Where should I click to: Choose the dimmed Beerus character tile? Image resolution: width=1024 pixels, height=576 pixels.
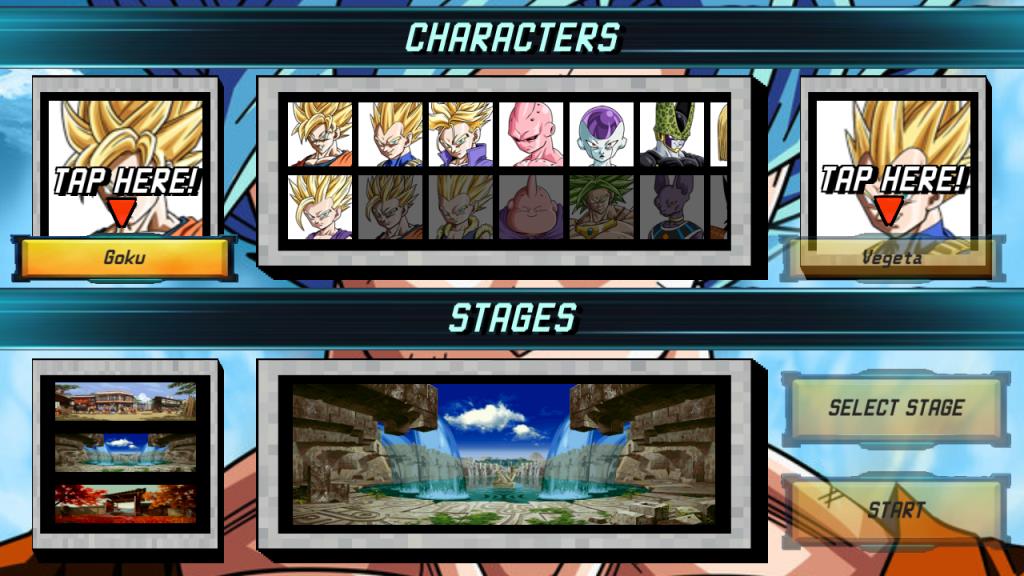click(671, 207)
